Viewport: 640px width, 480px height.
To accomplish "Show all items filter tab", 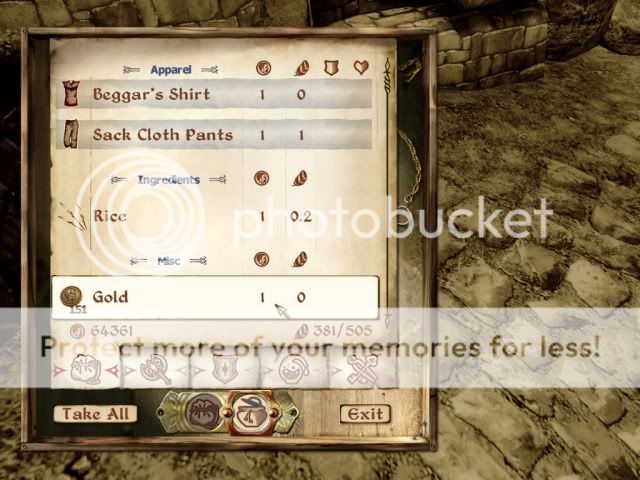I will coord(83,370).
